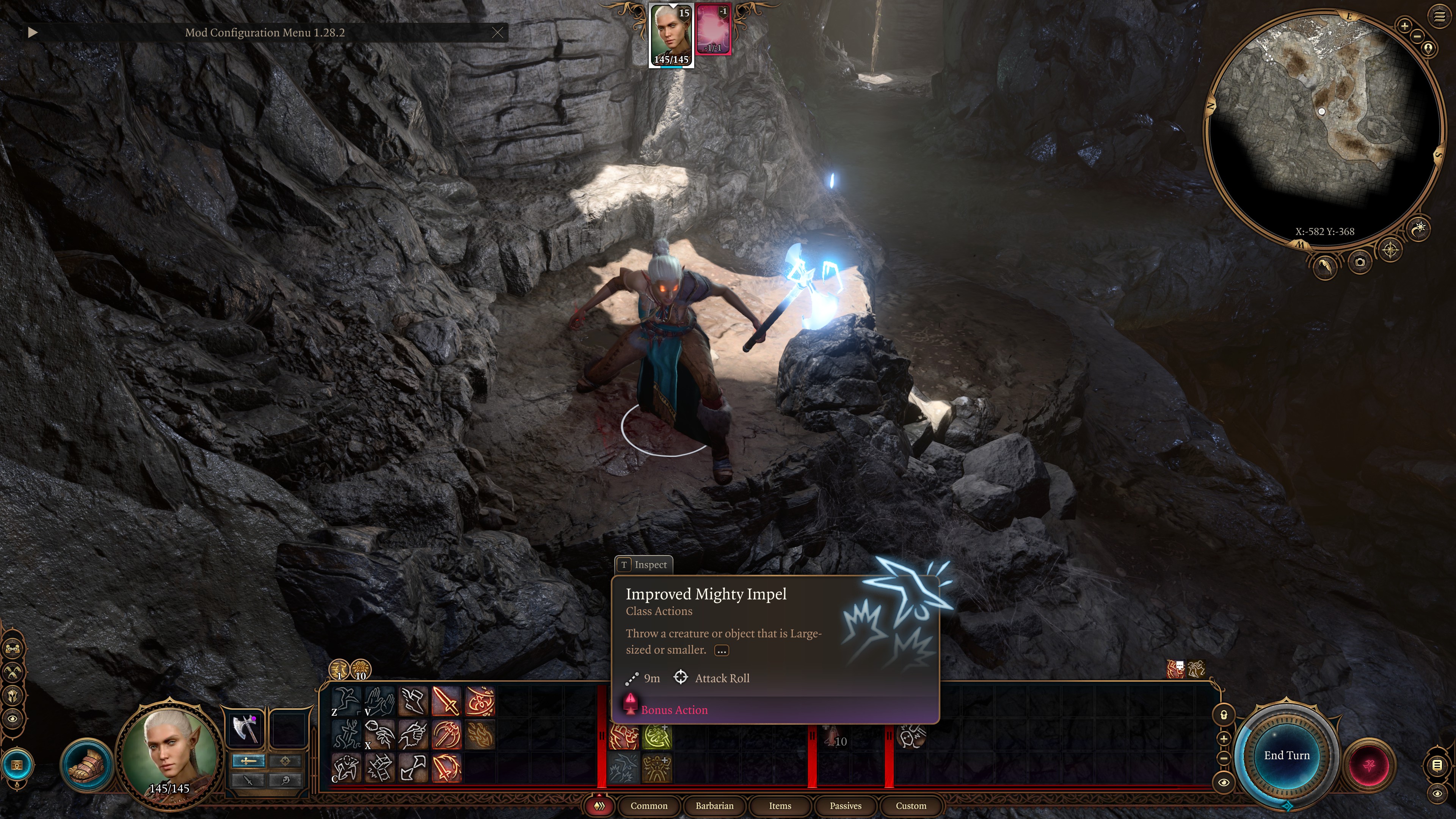Open the journal quill icon below minimap
Image resolution: width=1456 pixels, height=819 pixels.
click(1324, 266)
